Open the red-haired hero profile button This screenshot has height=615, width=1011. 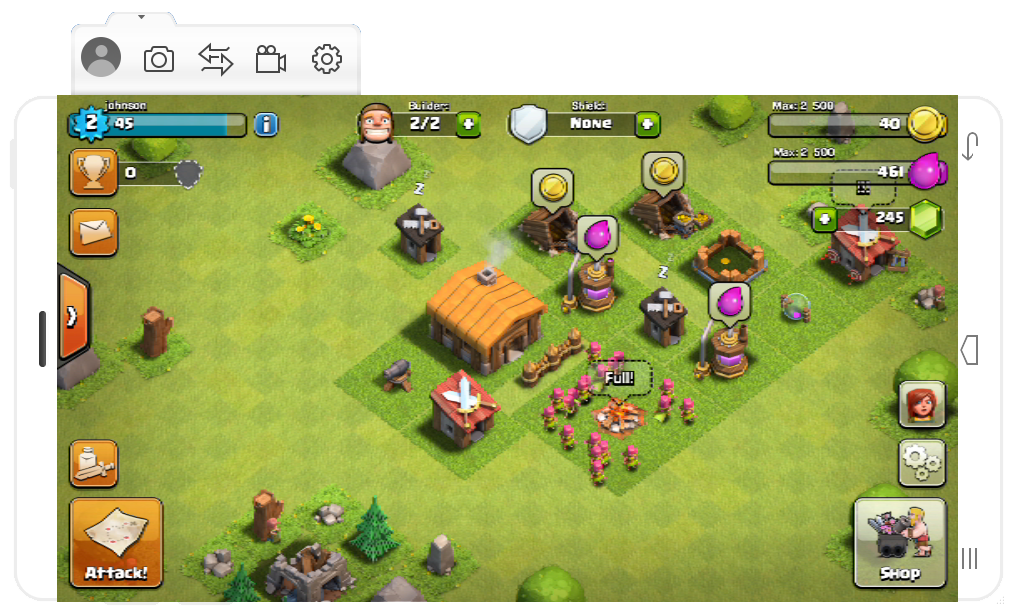(921, 403)
